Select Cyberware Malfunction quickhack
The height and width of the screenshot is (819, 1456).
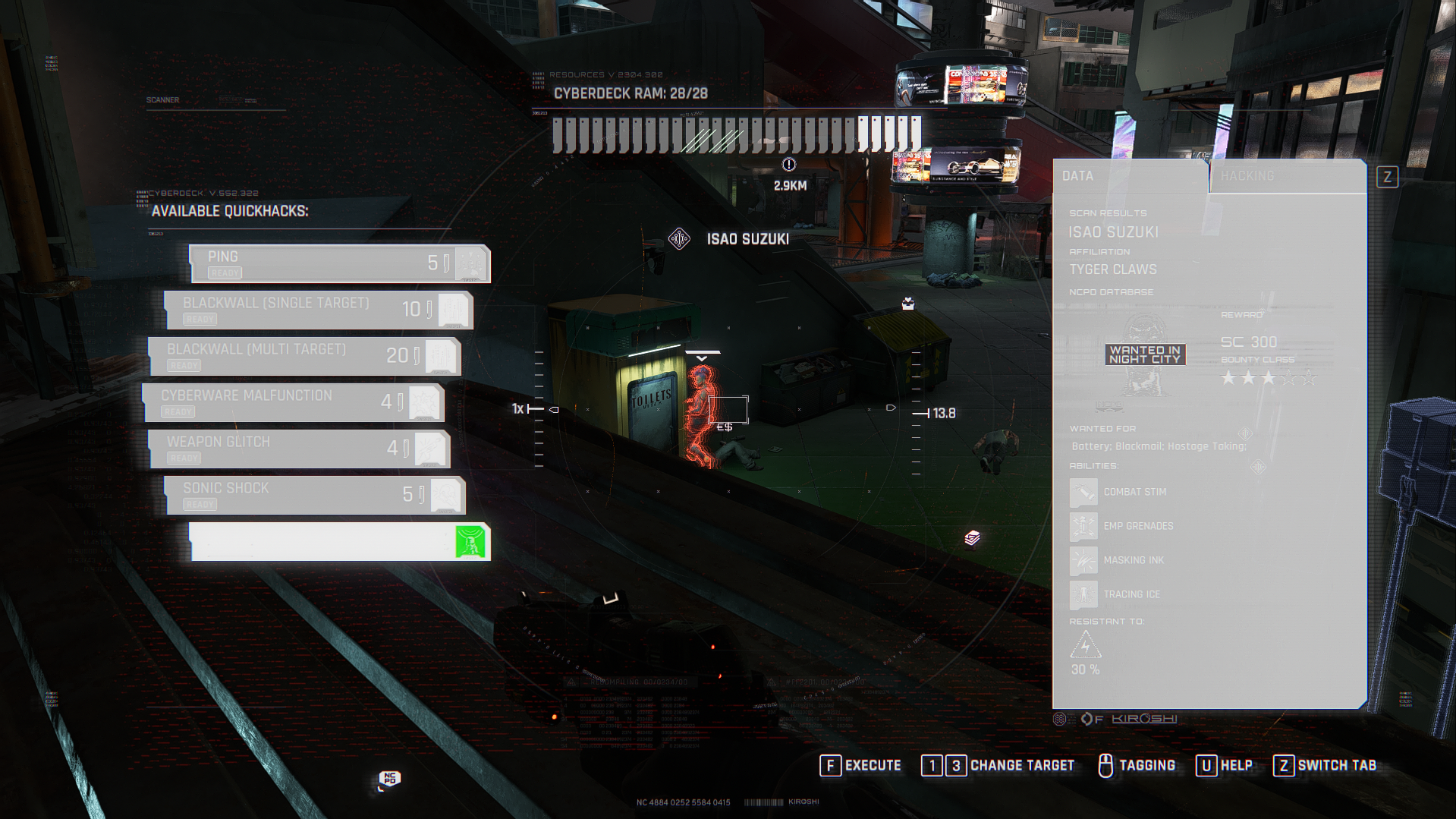pyautogui.click(x=293, y=403)
